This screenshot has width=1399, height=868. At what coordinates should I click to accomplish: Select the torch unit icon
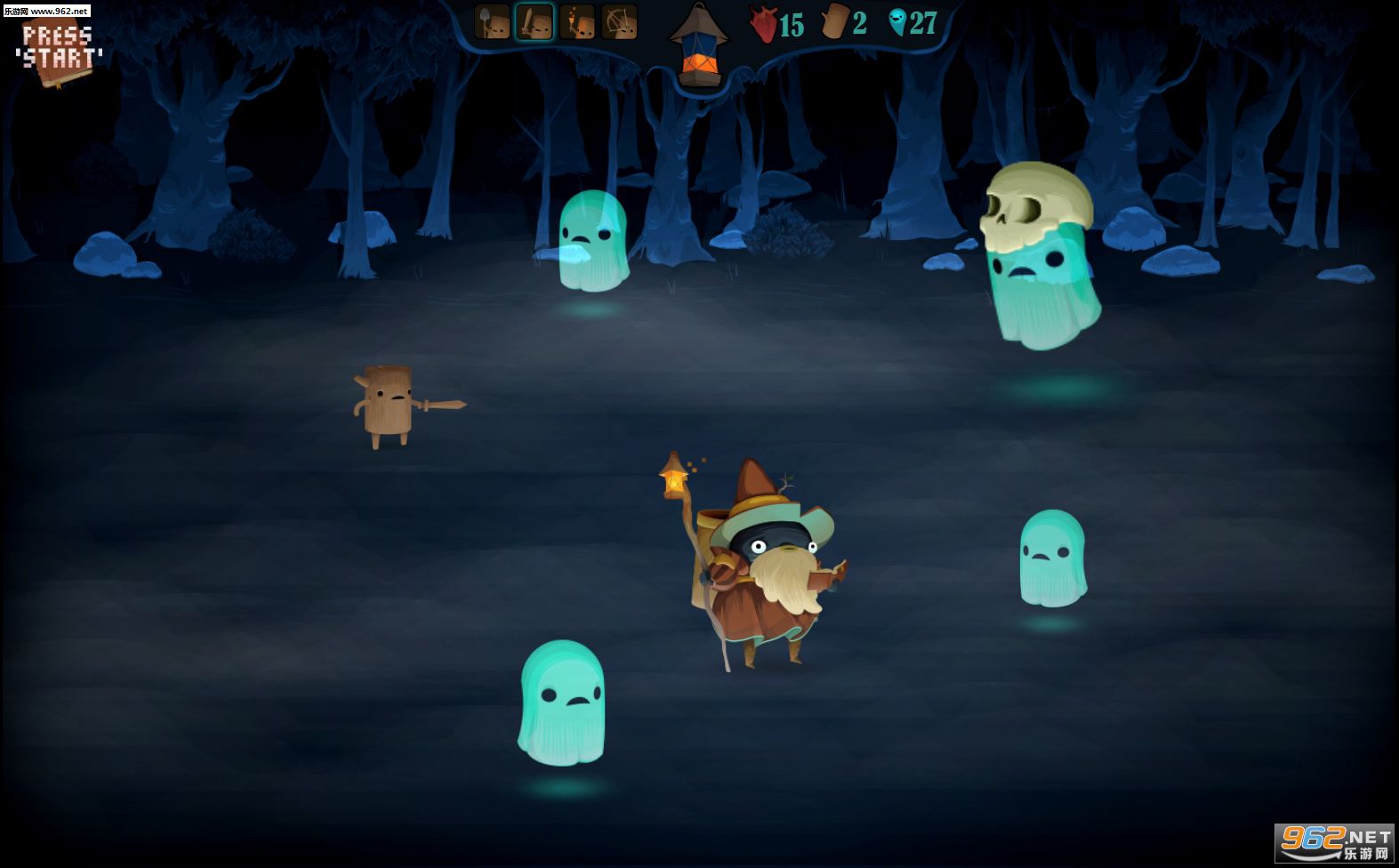577,21
